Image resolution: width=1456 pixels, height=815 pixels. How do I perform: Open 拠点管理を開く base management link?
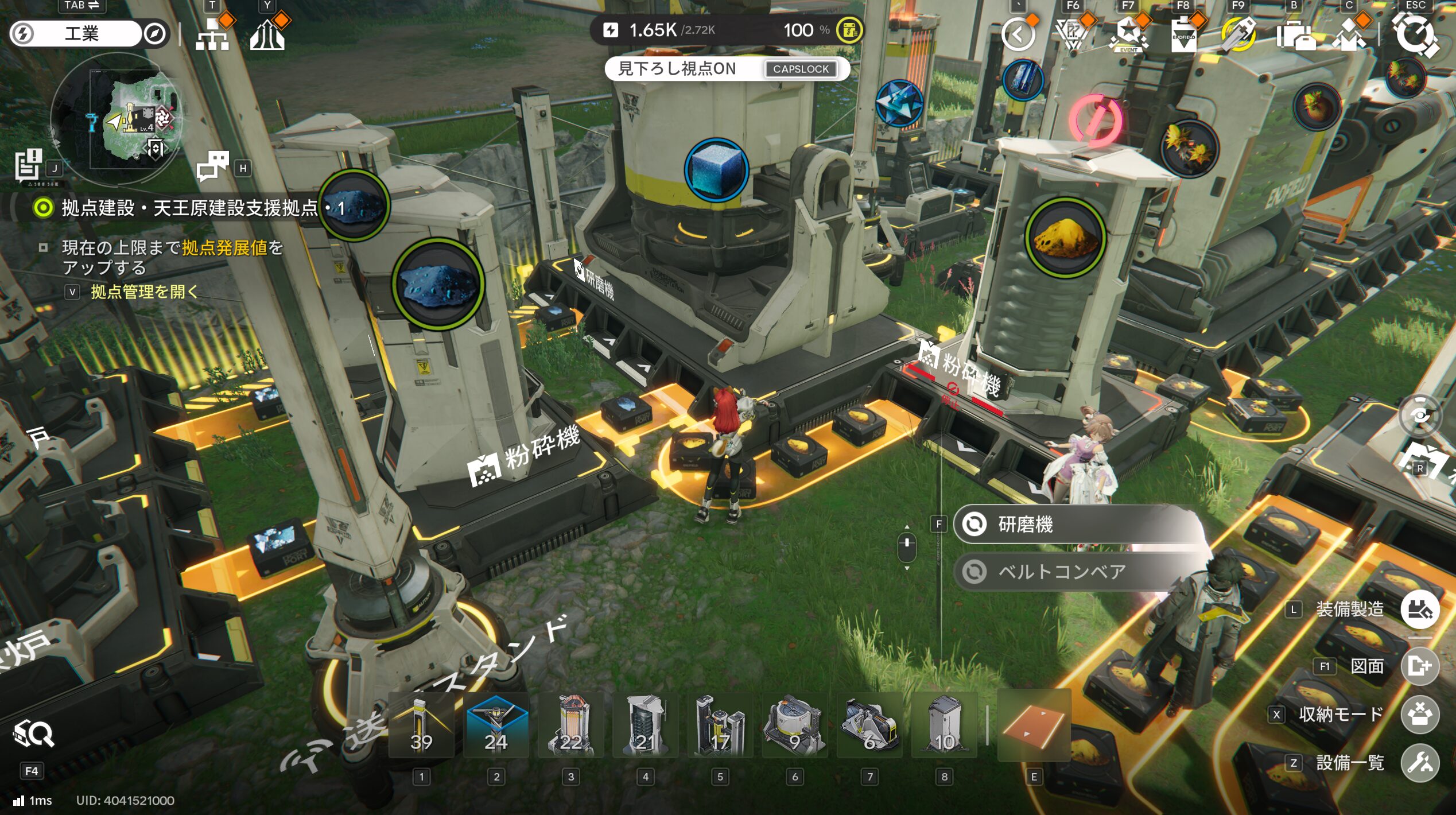pyautogui.click(x=143, y=292)
